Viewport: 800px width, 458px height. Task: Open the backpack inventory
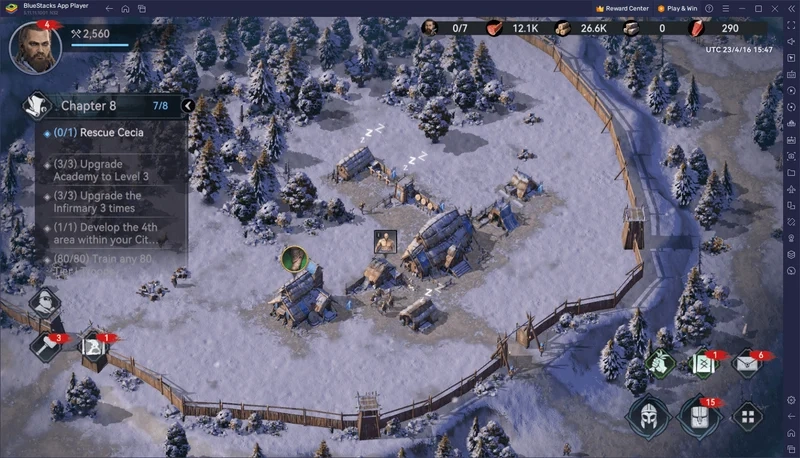pos(699,415)
